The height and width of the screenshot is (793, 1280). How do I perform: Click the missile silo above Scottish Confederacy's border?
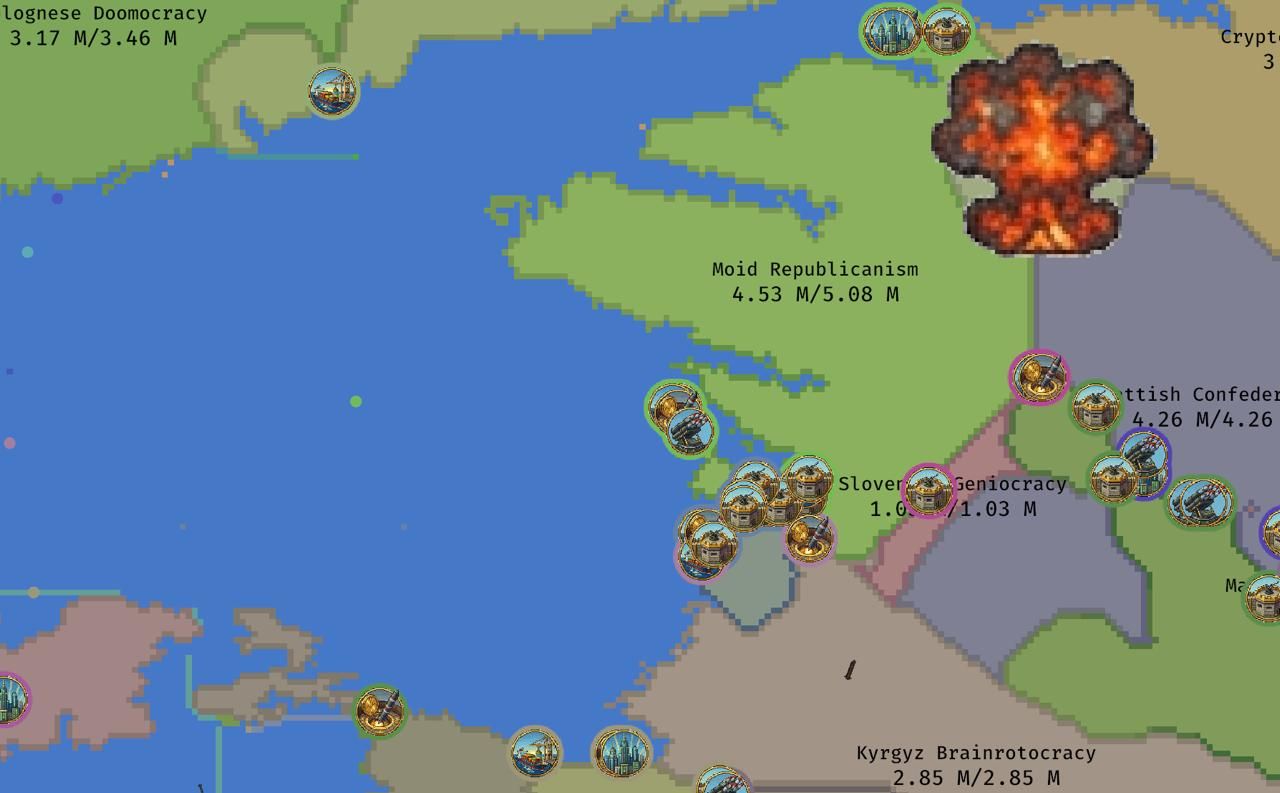[x=1038, y=378]
